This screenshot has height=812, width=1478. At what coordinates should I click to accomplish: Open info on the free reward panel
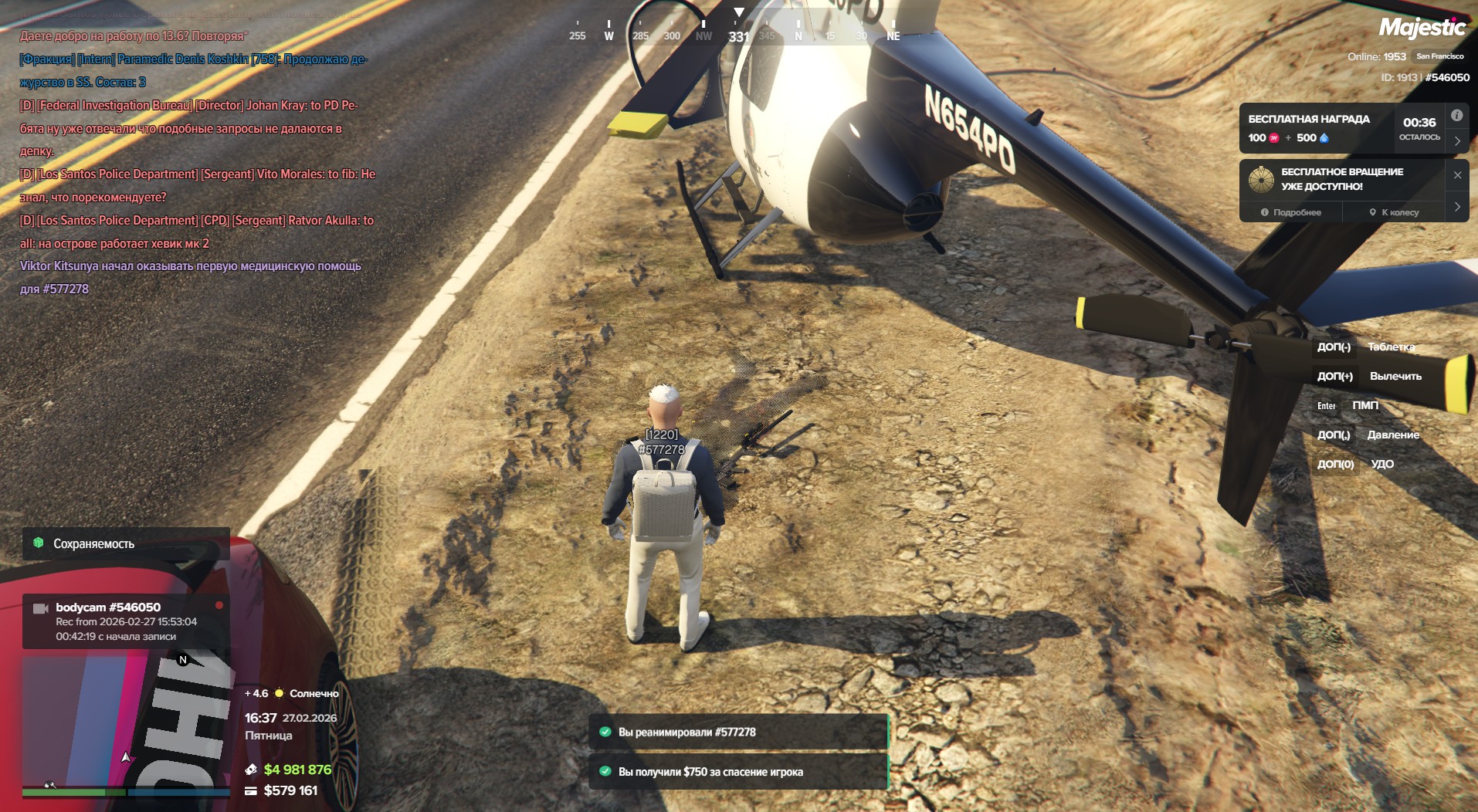(1456, 116)
